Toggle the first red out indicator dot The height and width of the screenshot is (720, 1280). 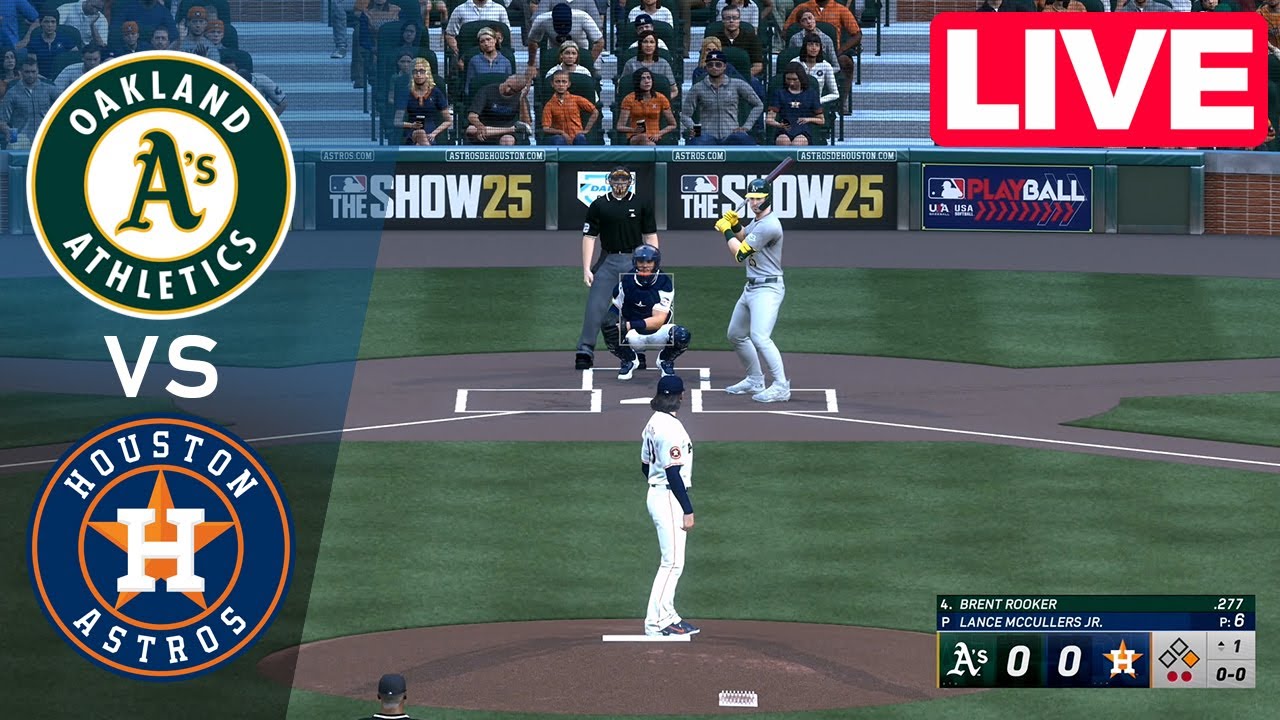coord(1173,675)
